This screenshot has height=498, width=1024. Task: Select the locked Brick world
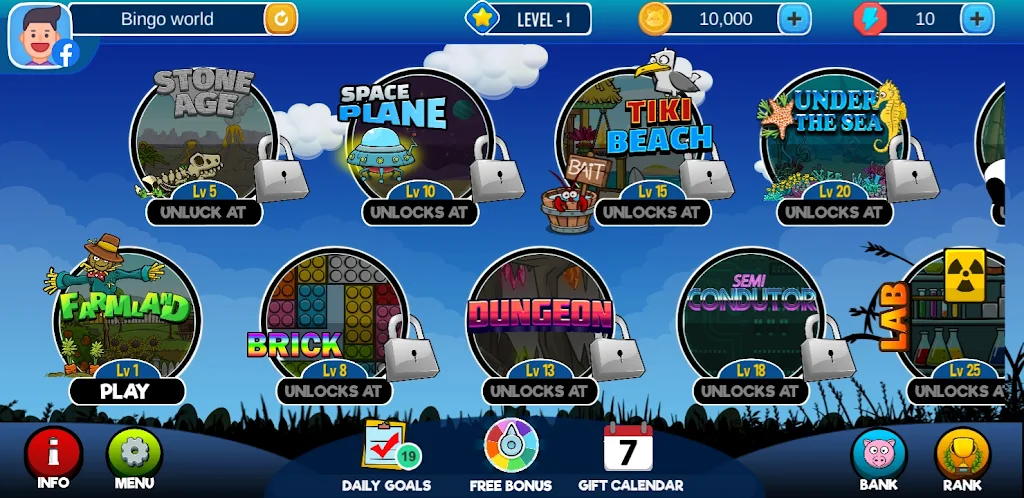pyautogui.click(x=333, y=320)
